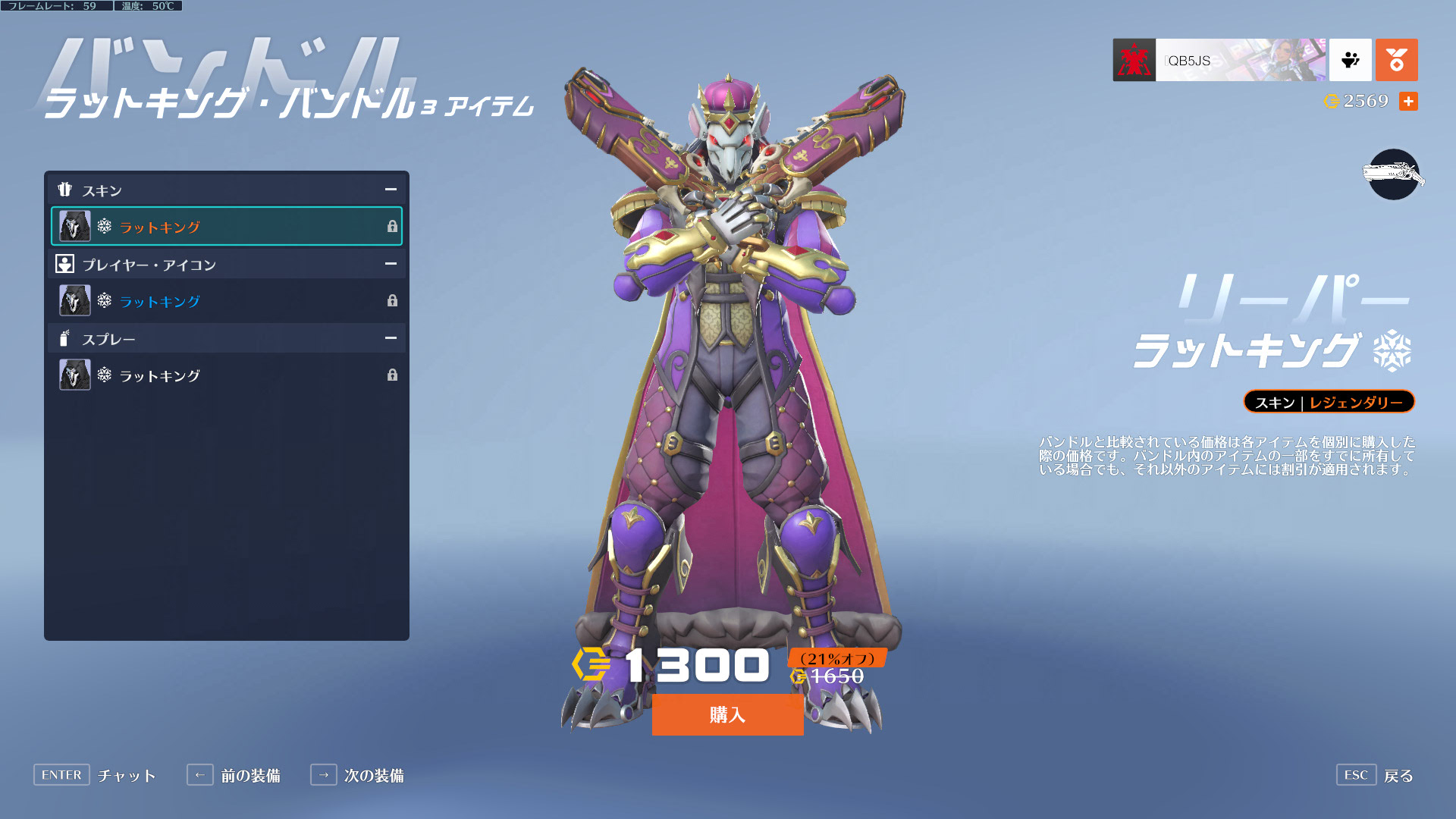Show the previous equipment with 前の装備
Image resolution: width=1456 pixels, height=819 pixels.
point(234,775)
